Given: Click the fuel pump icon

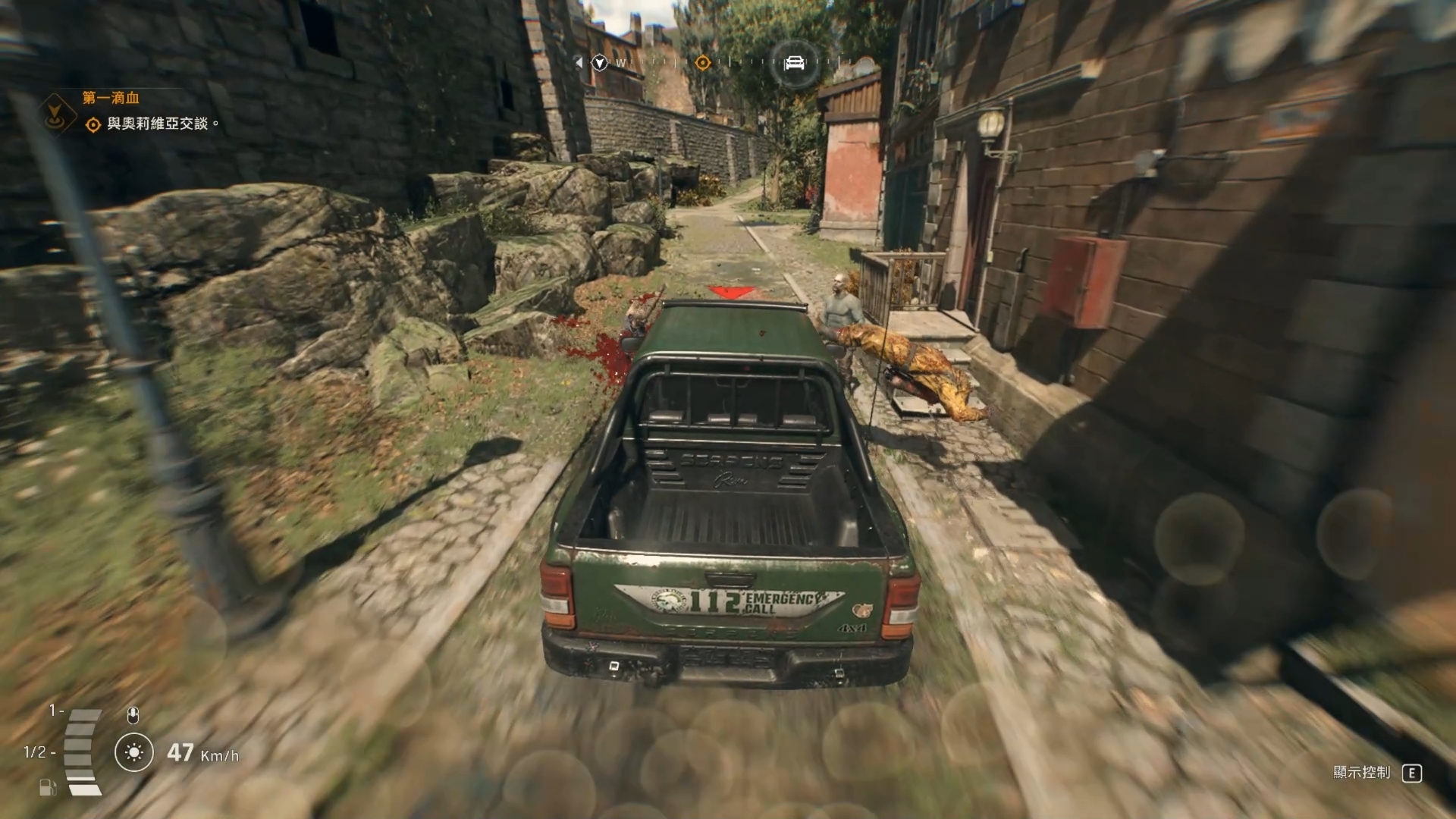Looking at the screenshot, I should click(x=47, y=787).
